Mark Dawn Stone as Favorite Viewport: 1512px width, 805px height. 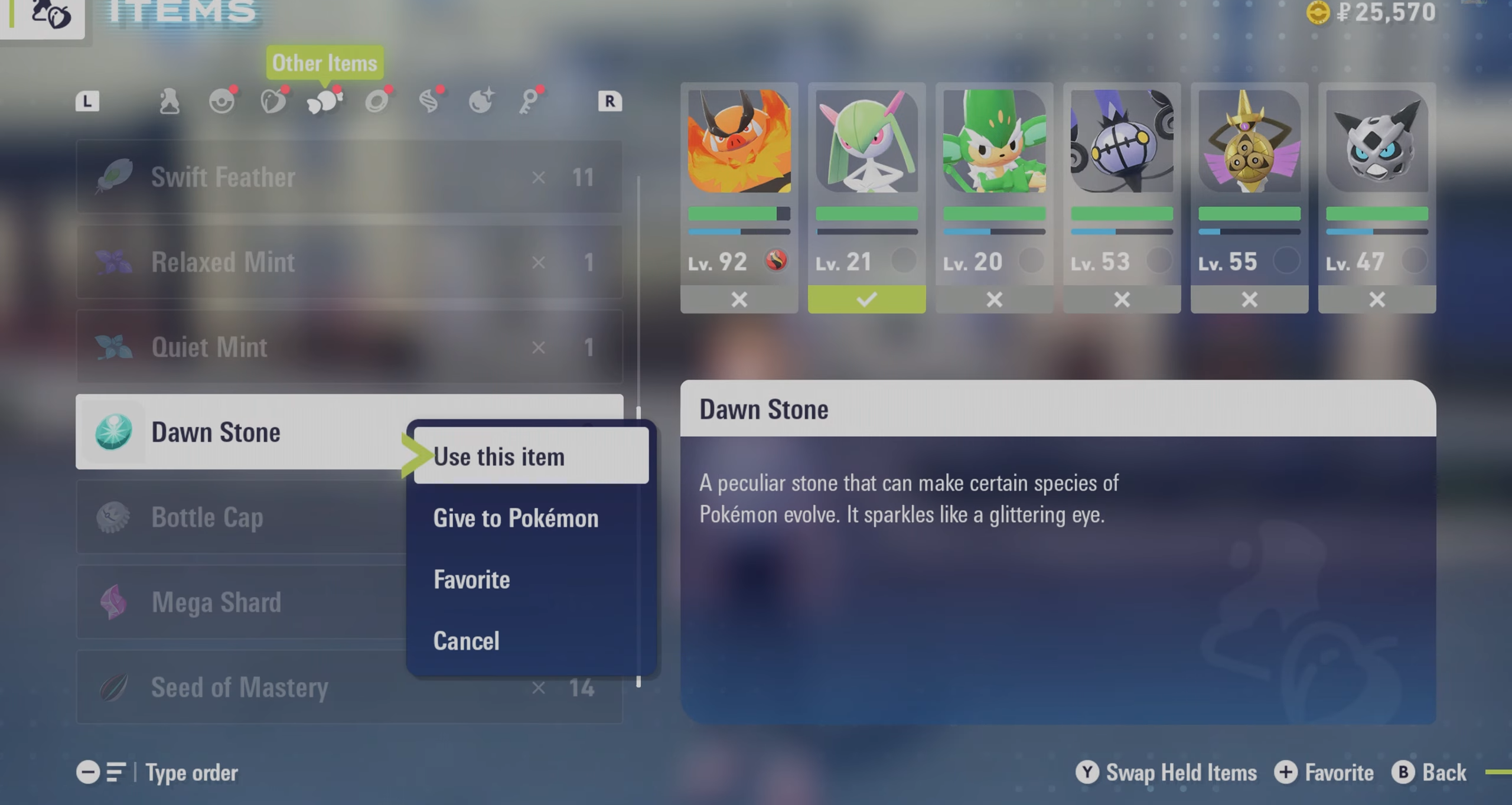coord(471,579)
